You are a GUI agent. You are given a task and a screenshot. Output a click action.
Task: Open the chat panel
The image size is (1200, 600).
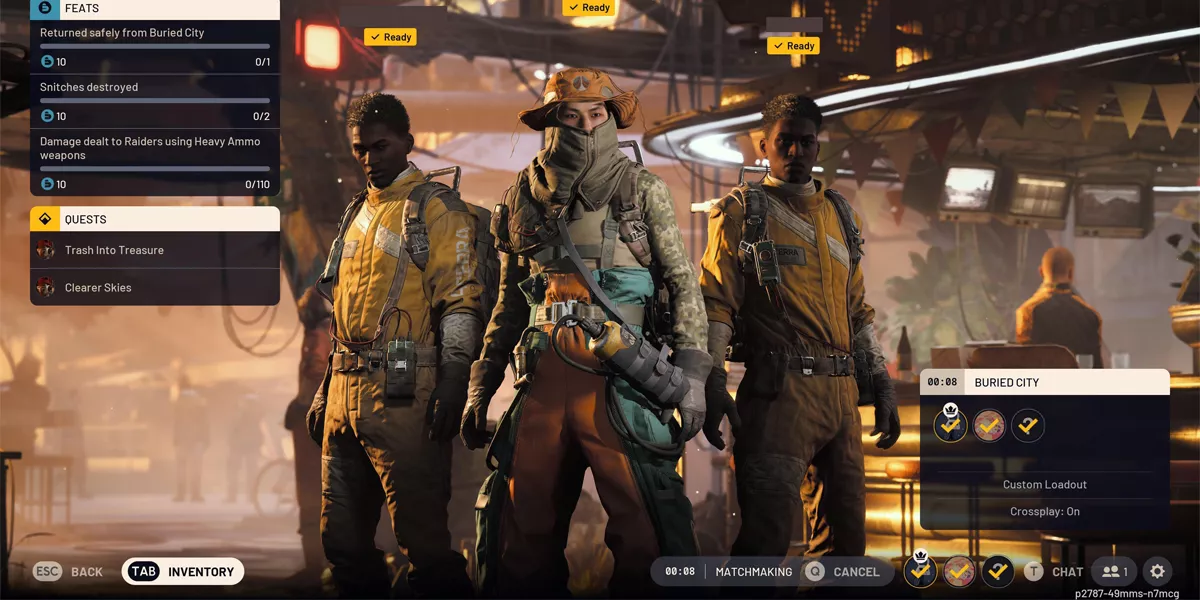(x=1054, y=572)
